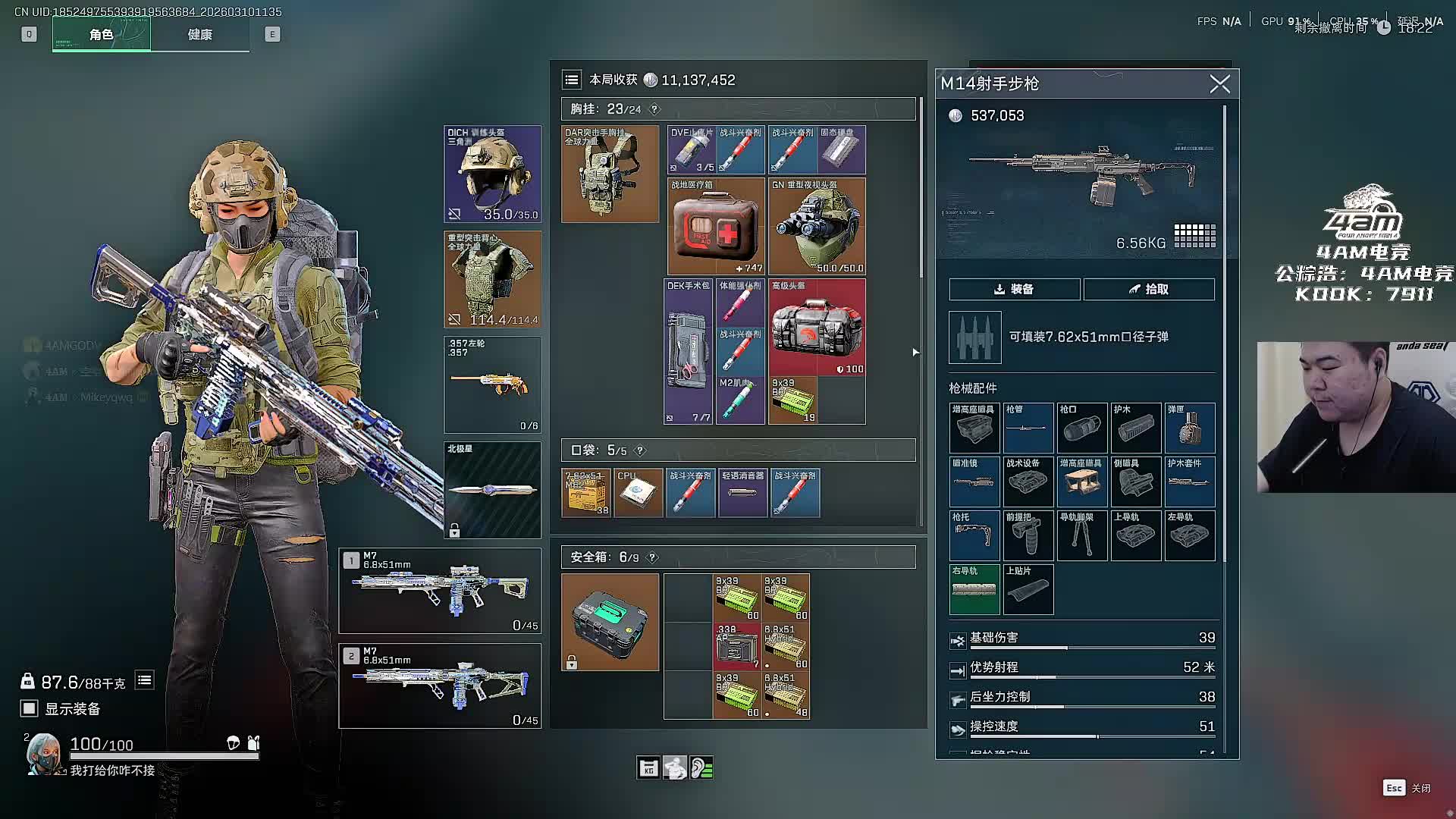The image size is (1456, 819).
Task: Select the DICH training helmet slot
Action: 492,174
